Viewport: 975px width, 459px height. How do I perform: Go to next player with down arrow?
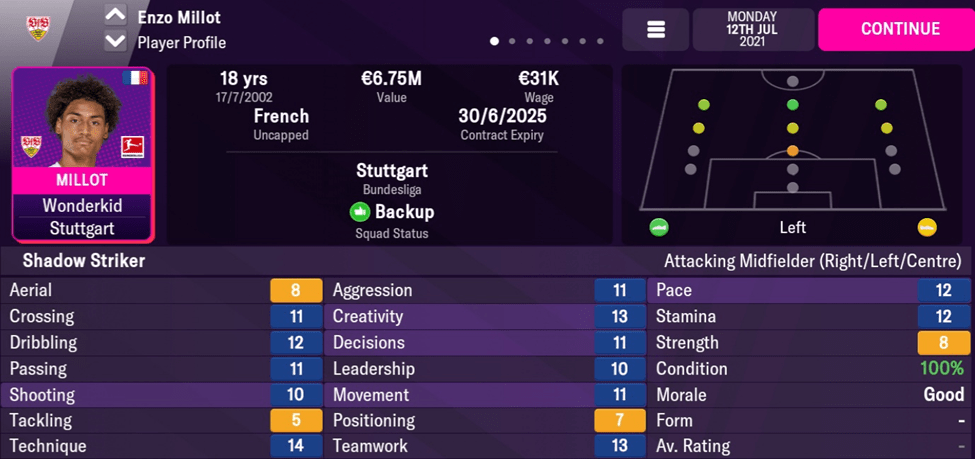coord(116,42)
